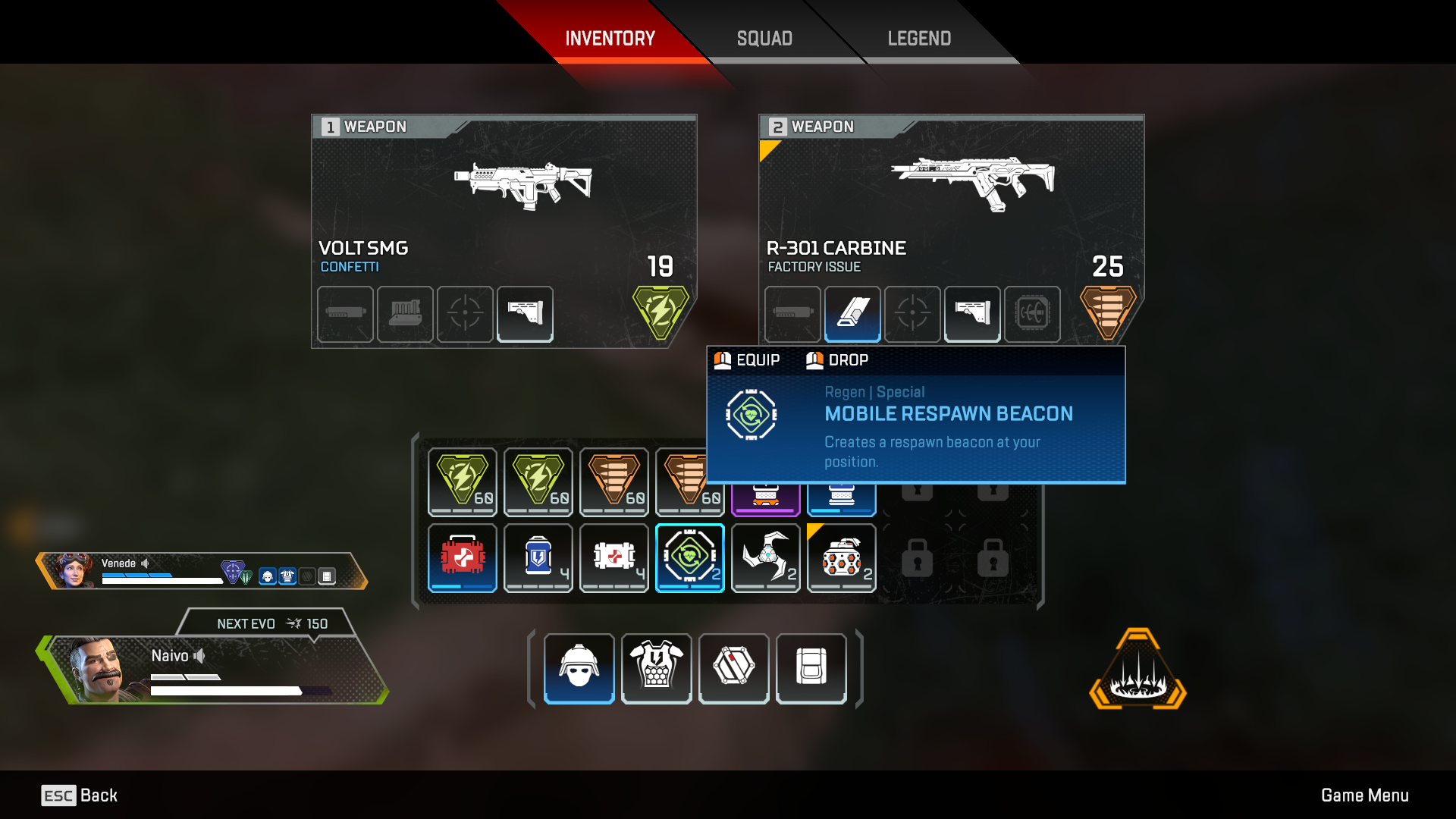The image size is (1456, 819).
Task: Click the Back button
Action: pos(80,795)
